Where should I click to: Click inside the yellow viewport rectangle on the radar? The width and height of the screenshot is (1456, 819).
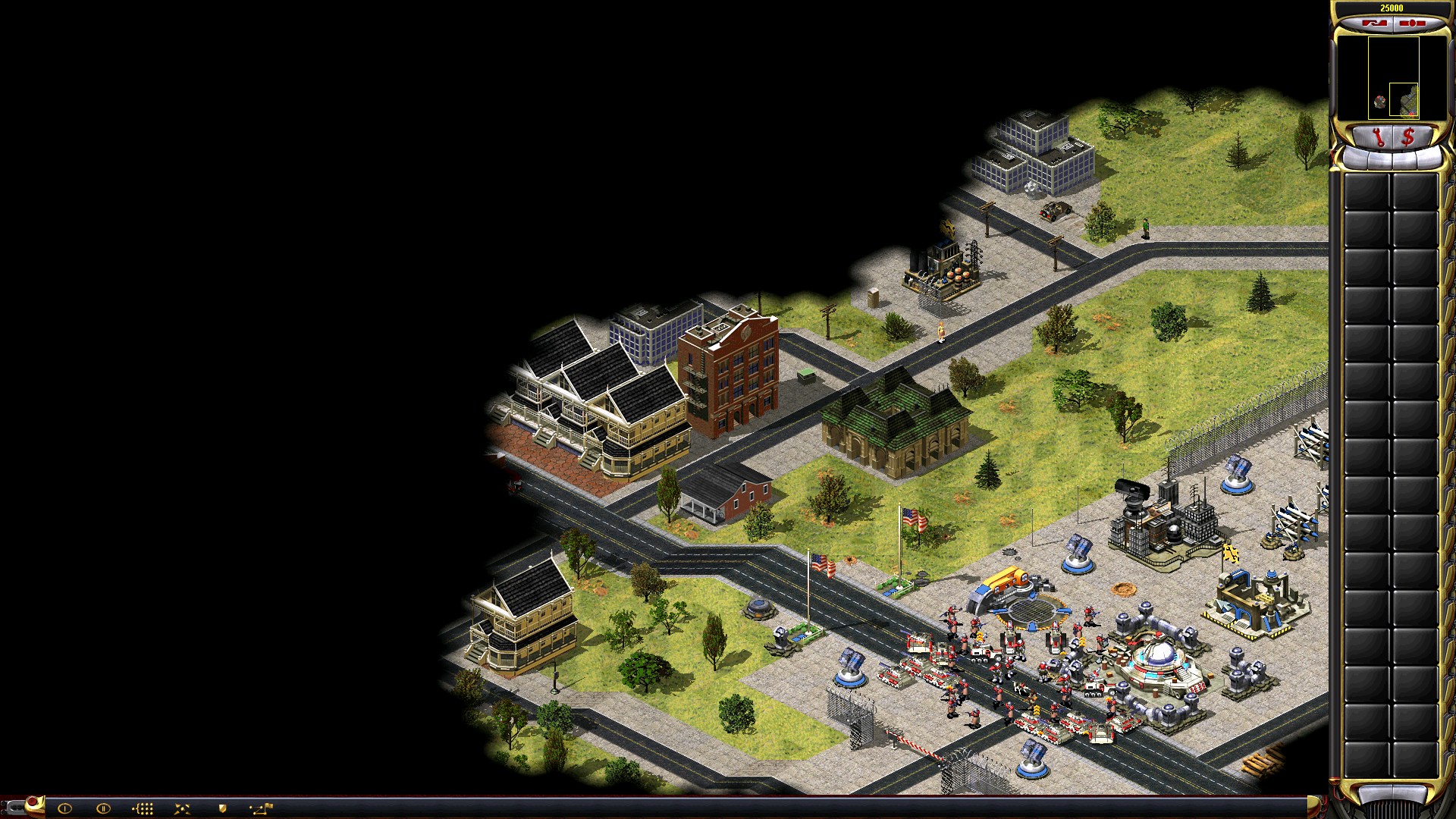click(1404, 99)
